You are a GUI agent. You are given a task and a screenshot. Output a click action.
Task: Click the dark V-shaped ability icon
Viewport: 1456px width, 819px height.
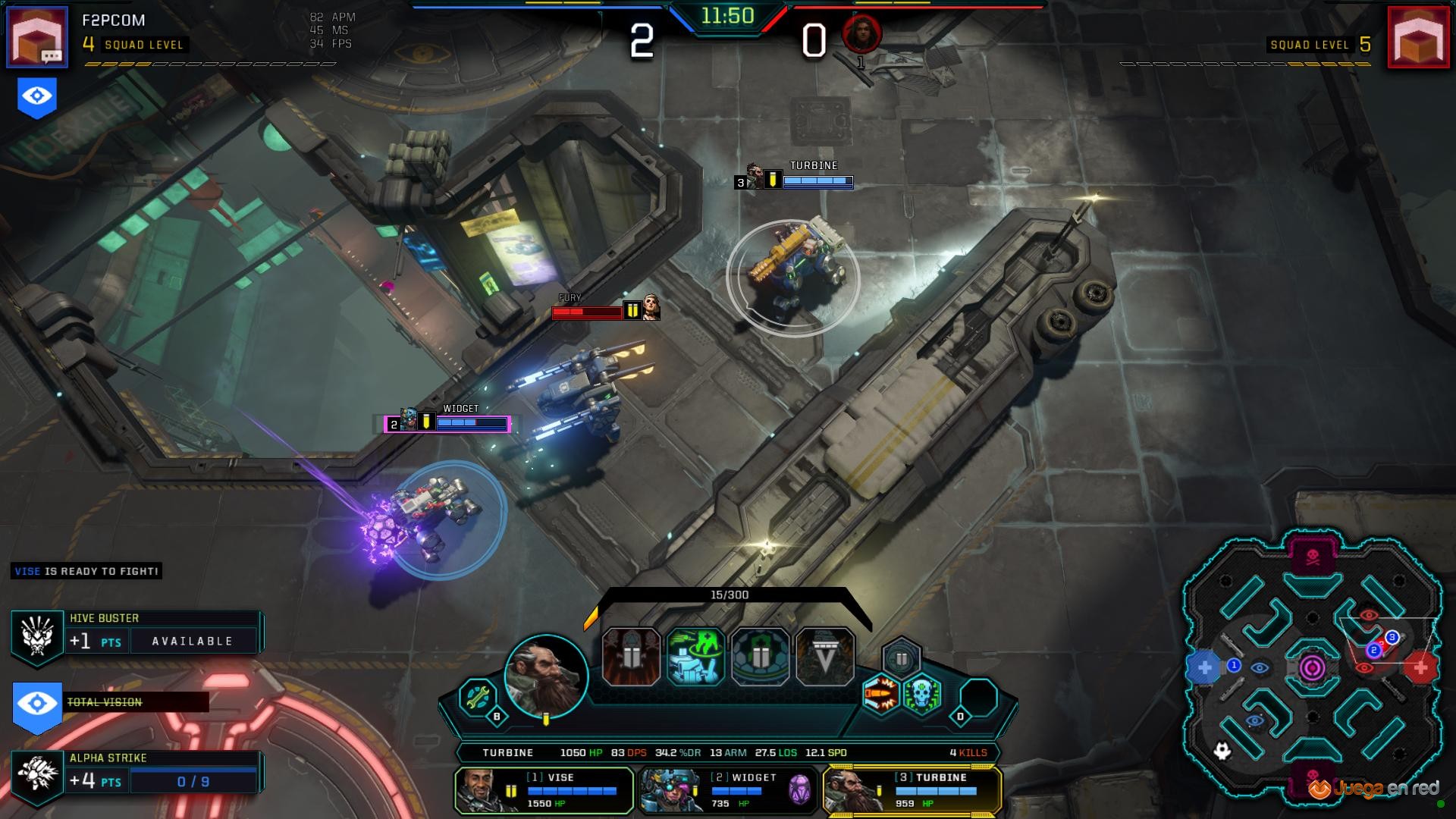[825, 657]
